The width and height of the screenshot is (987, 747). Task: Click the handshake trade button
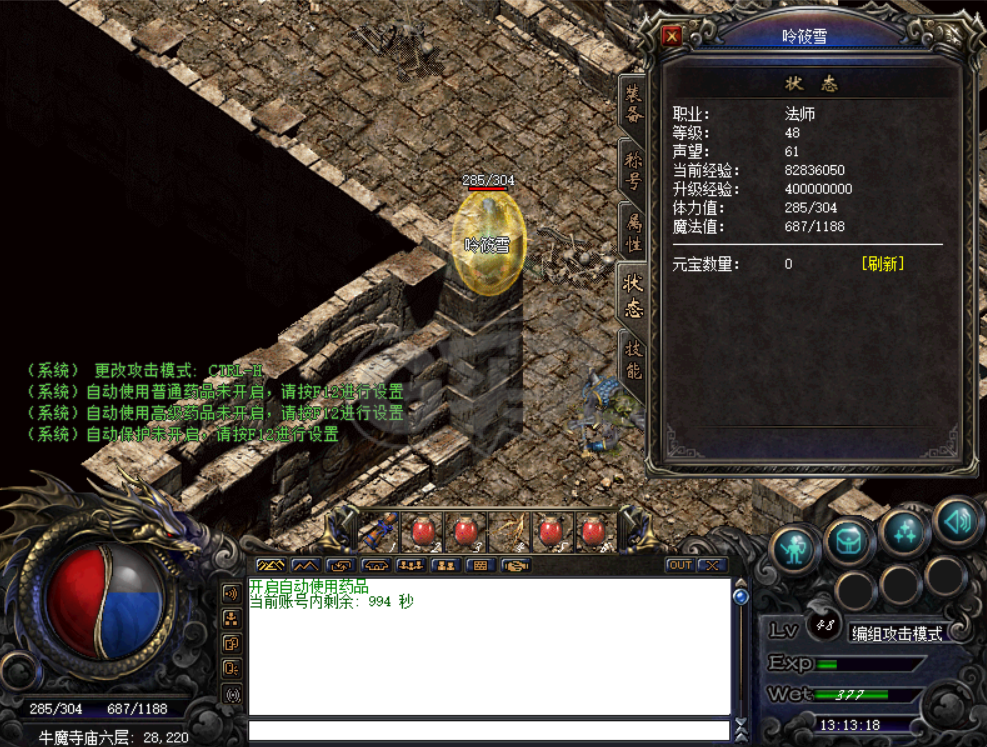tap(515, 566)
